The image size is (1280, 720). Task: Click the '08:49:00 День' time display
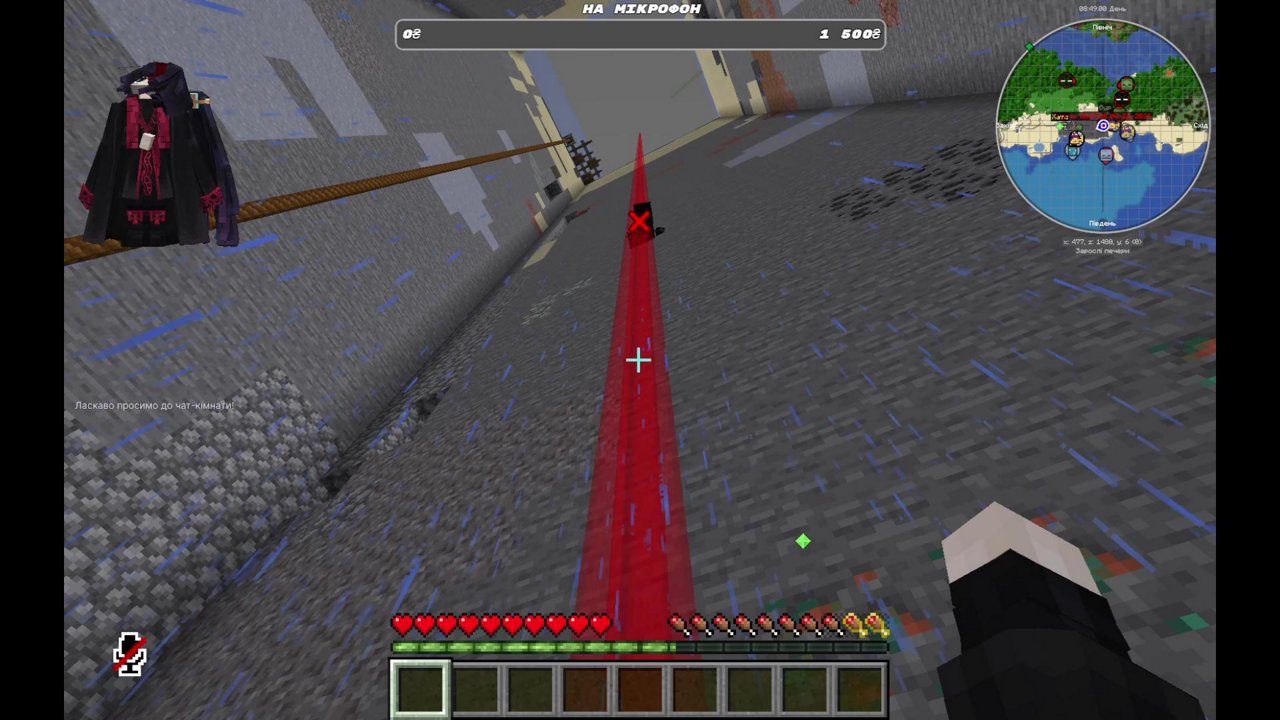coord(1101,7)
